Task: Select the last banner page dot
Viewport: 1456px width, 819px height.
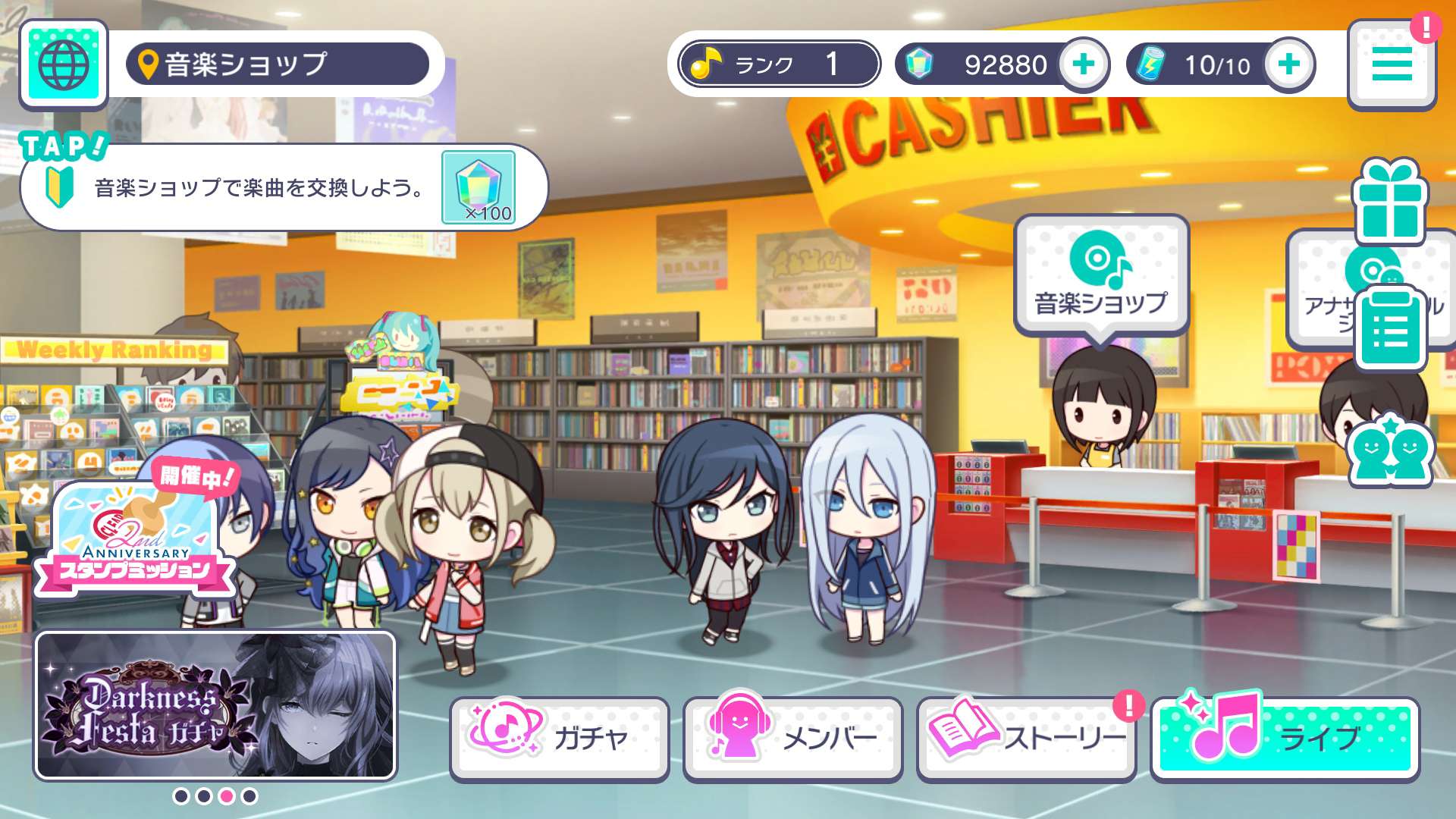Action: coord(249,796)
